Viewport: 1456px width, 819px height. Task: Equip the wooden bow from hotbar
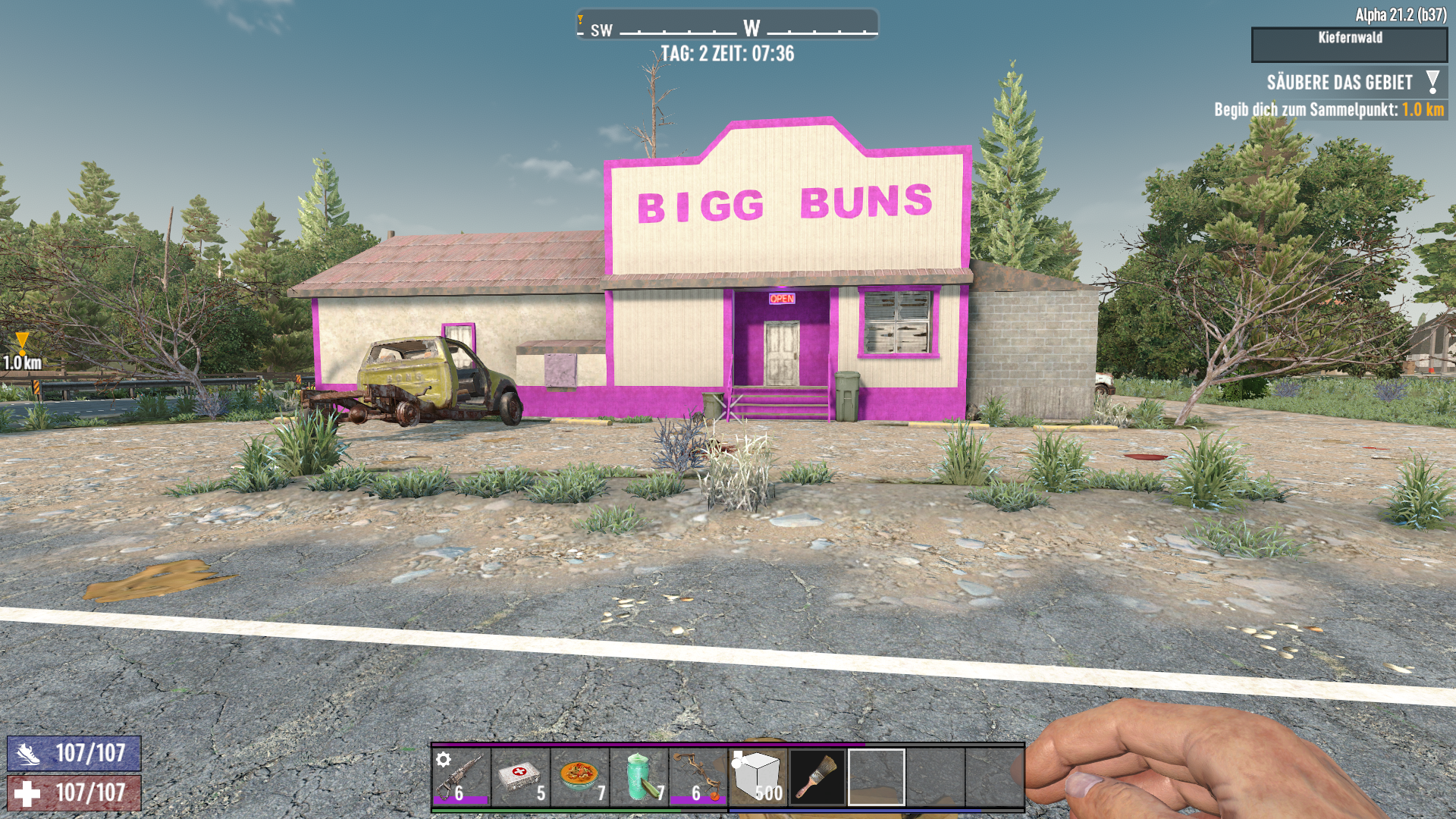(x=698, y=777)
